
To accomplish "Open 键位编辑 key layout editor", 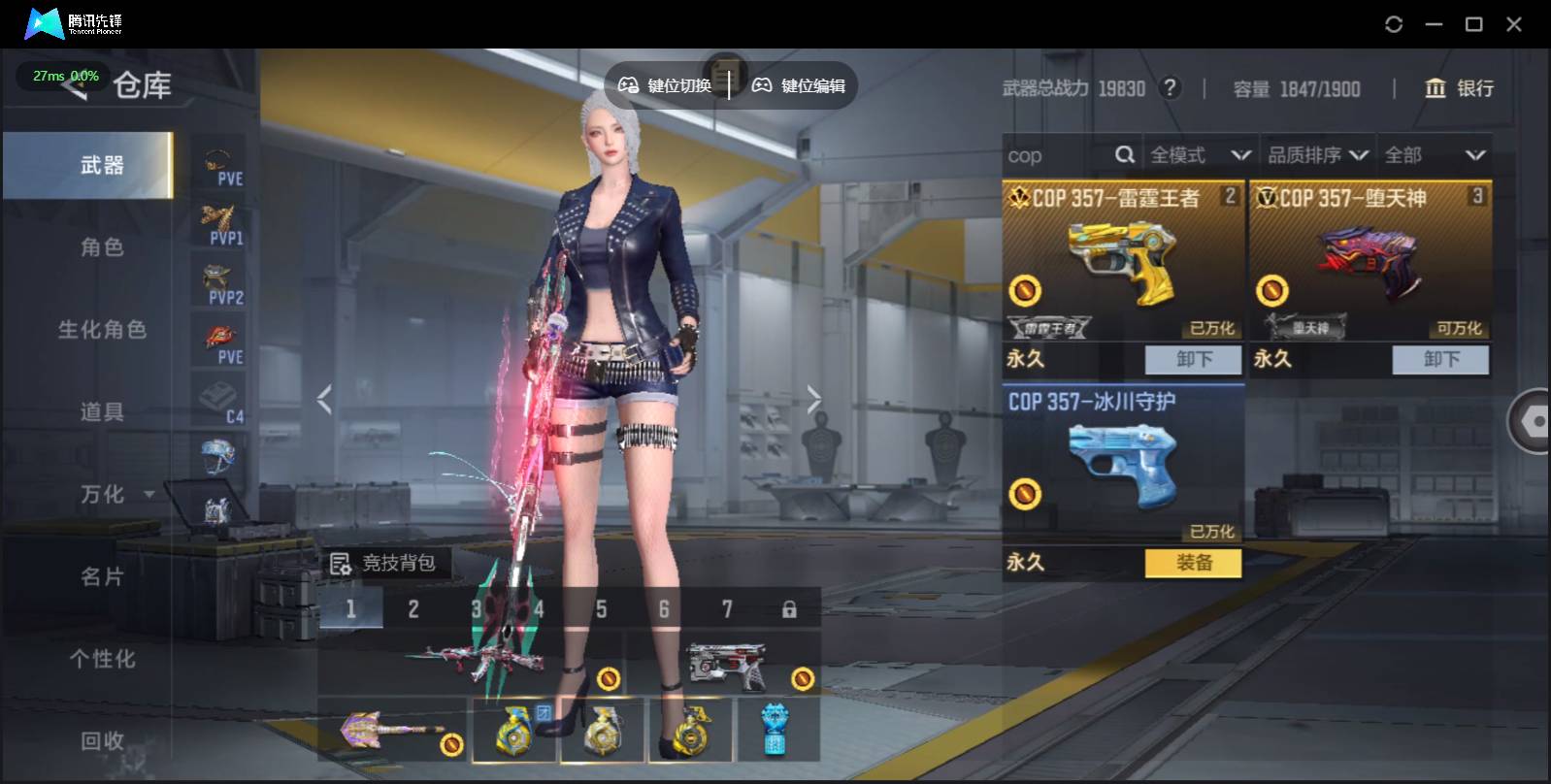I will pyautogui.click(x=799, y=86).
